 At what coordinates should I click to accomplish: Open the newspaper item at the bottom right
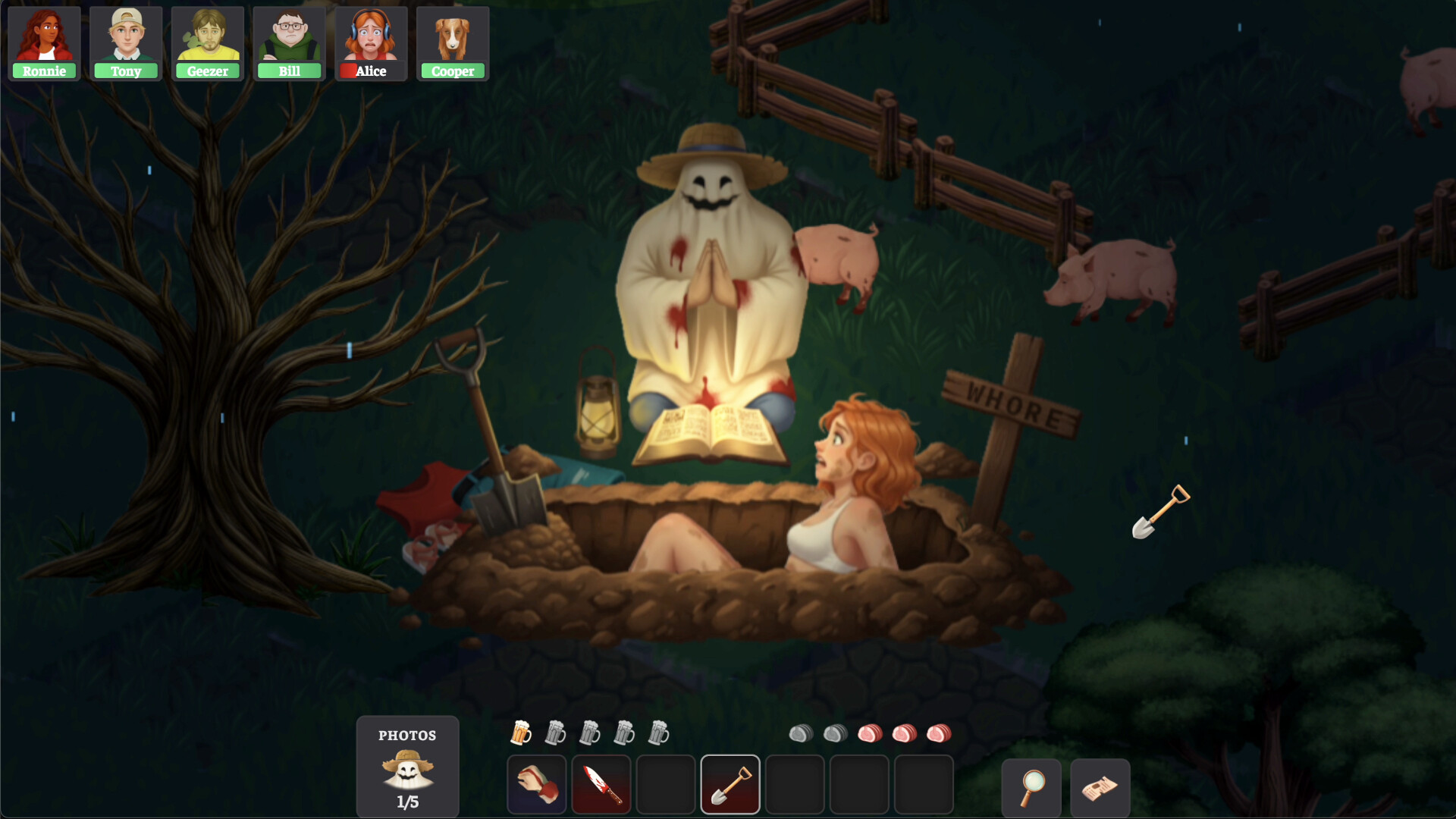tap(1100, 786)
